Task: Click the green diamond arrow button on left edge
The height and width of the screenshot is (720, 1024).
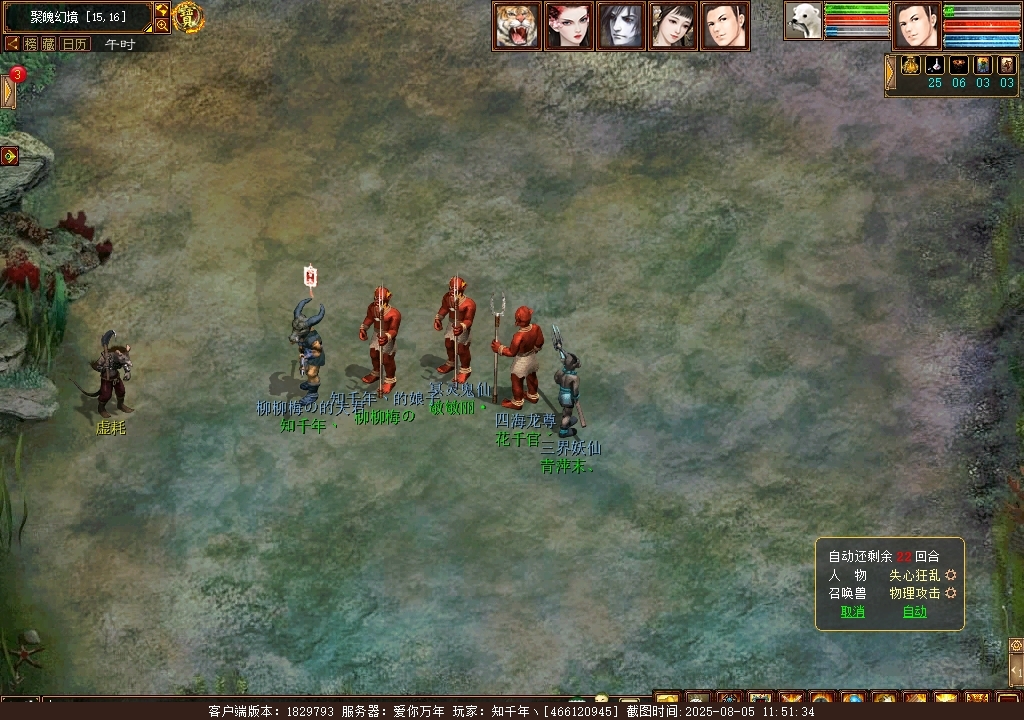Action: (x=10, y=156)
